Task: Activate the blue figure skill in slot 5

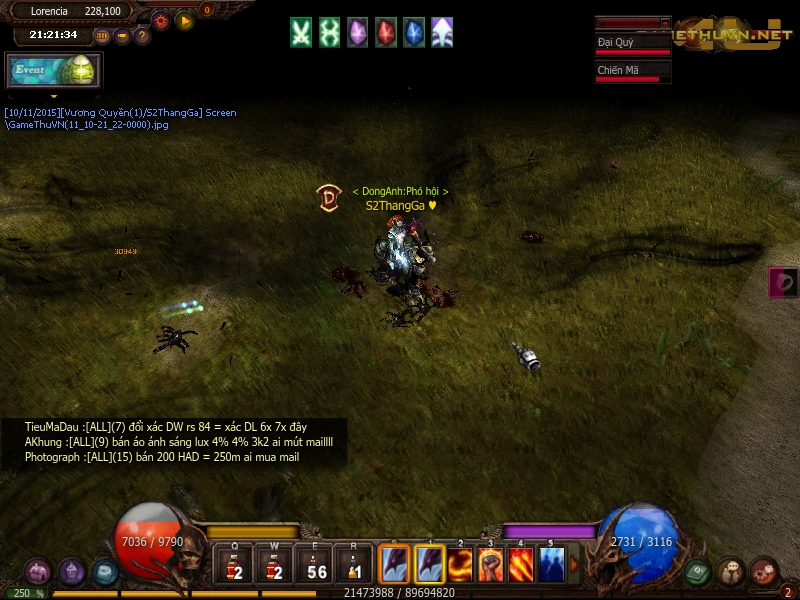Action: (551, 565)
